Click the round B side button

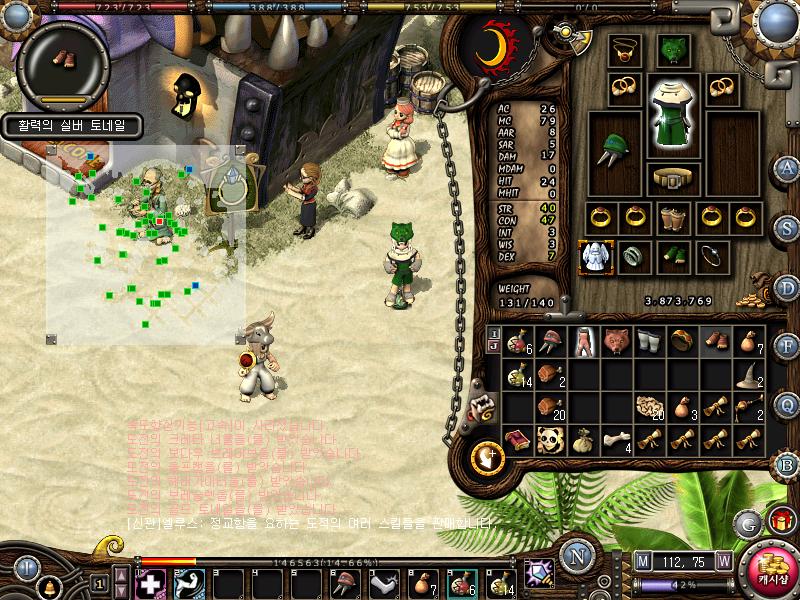[x=786, y=463]
